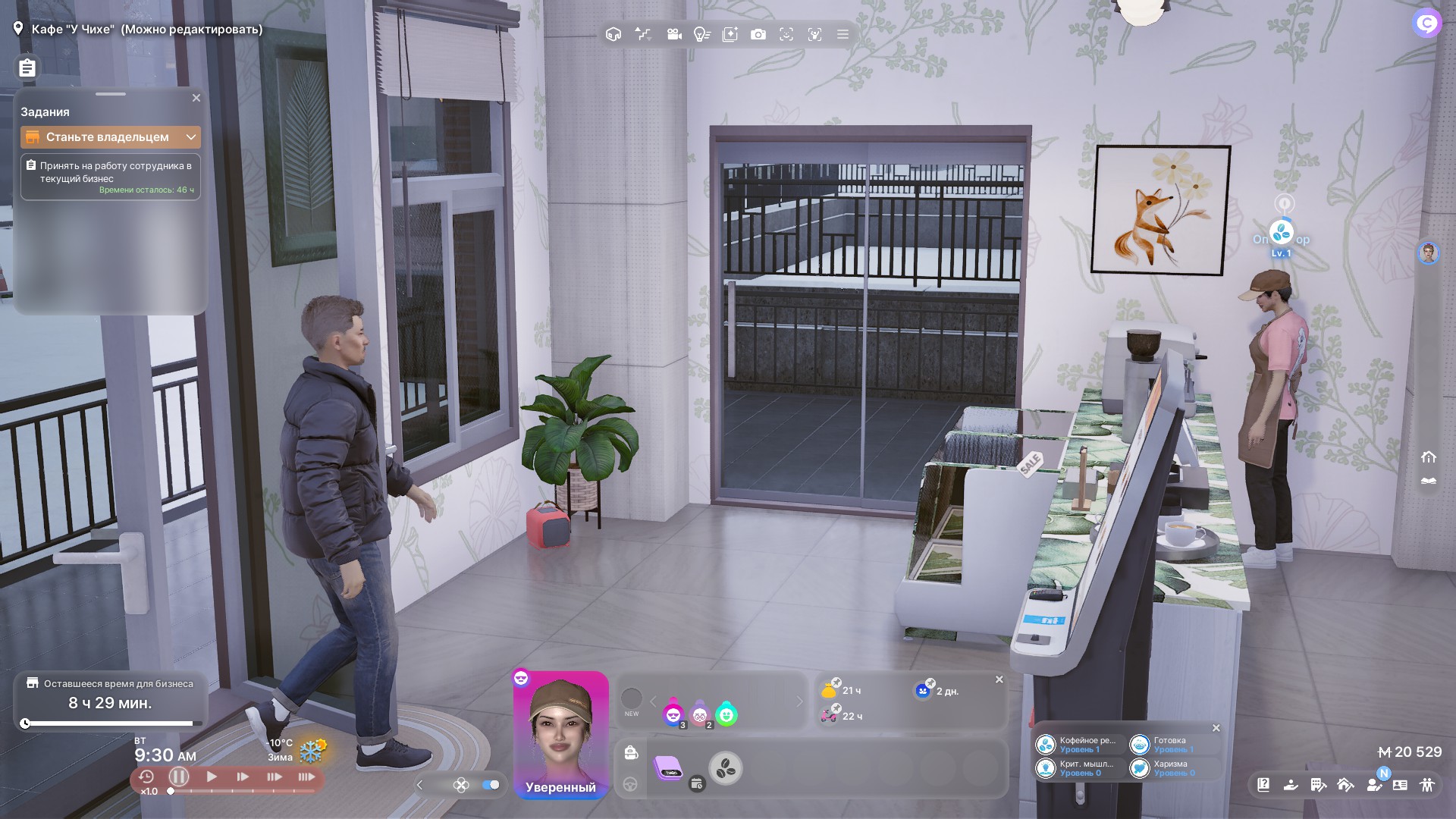The width and height of the screenshot is (1456, 819).
Task: Change floor level with the stairs icon
Action: 643,34
